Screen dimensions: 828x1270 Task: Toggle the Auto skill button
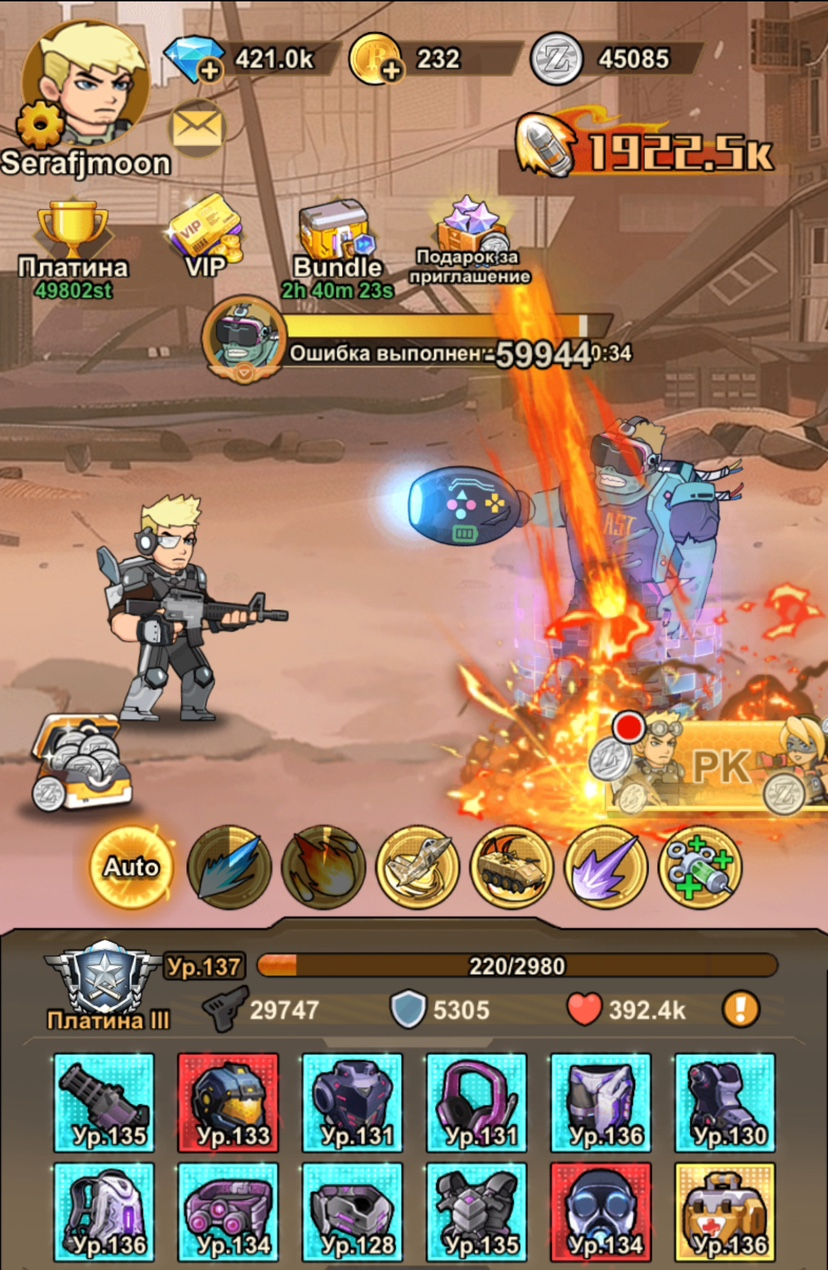131,866
